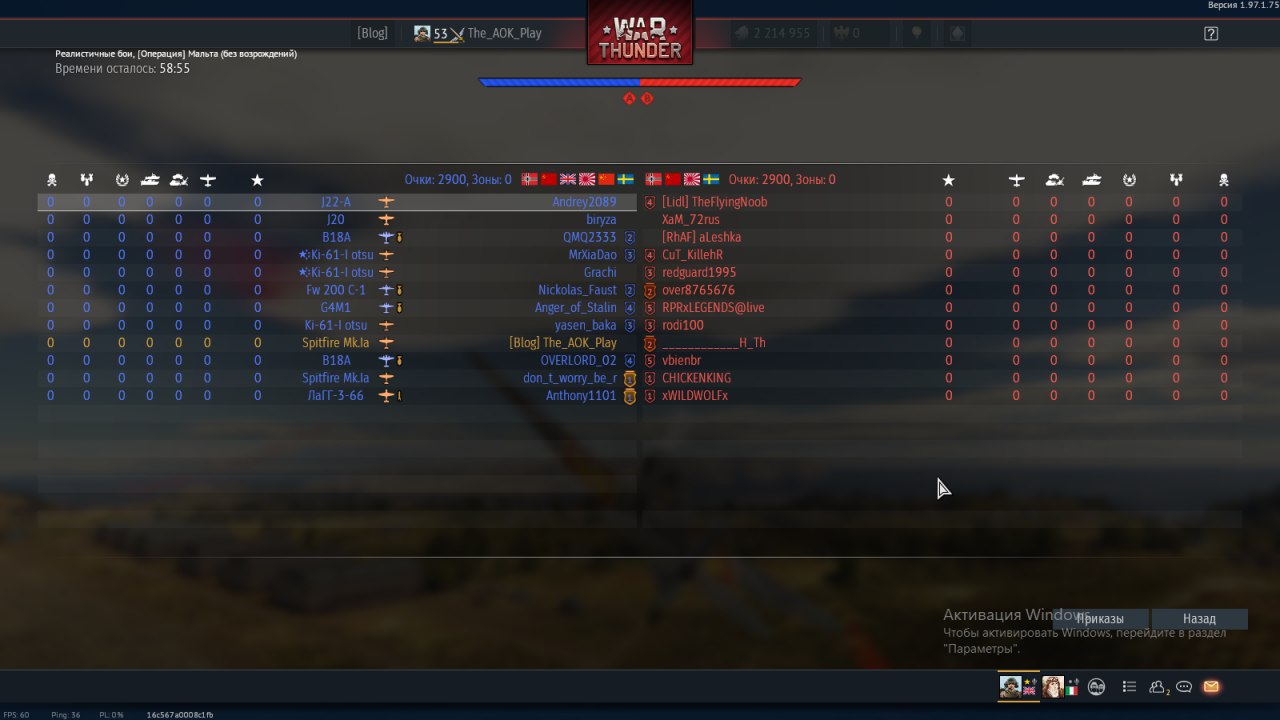The image size is (1280, 720).
Task: Open the help question mark icon
Action: (x=1211, y=33)
